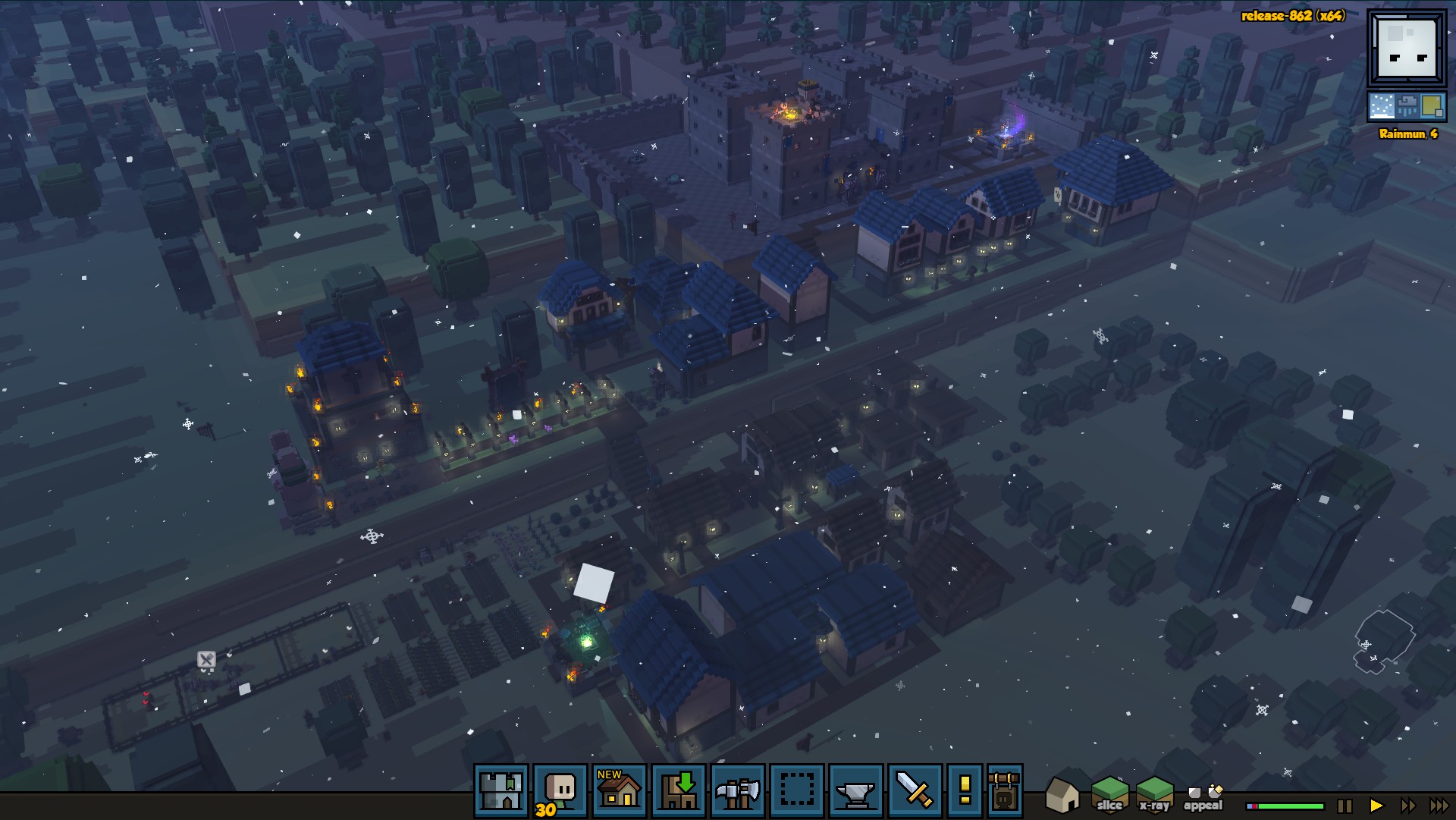Click the snowy weather forecast icon
Image resolution: width=1456 pixels, height=820 pixels.
pos(1381,107)
